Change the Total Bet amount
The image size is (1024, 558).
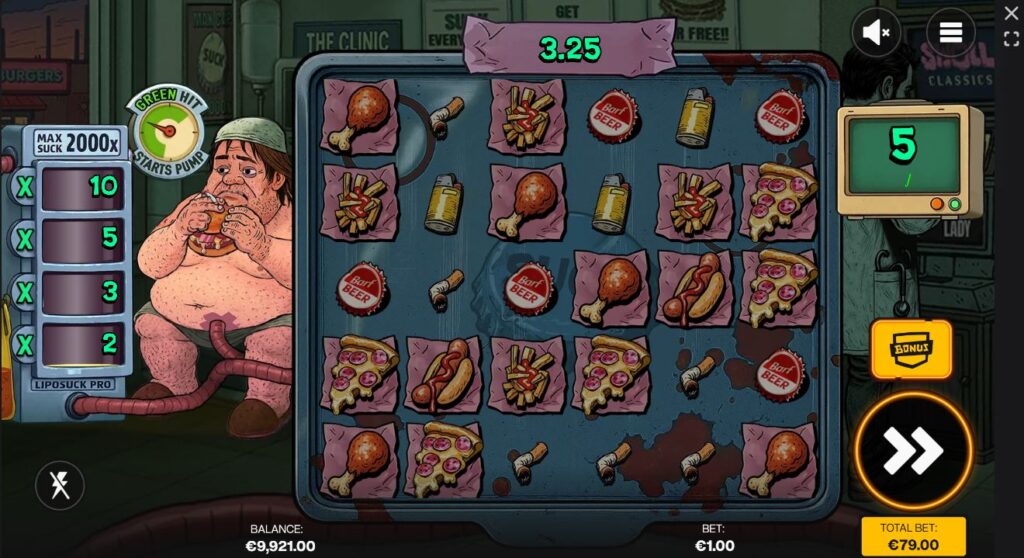pyautogui.click(x=913, y=536)
